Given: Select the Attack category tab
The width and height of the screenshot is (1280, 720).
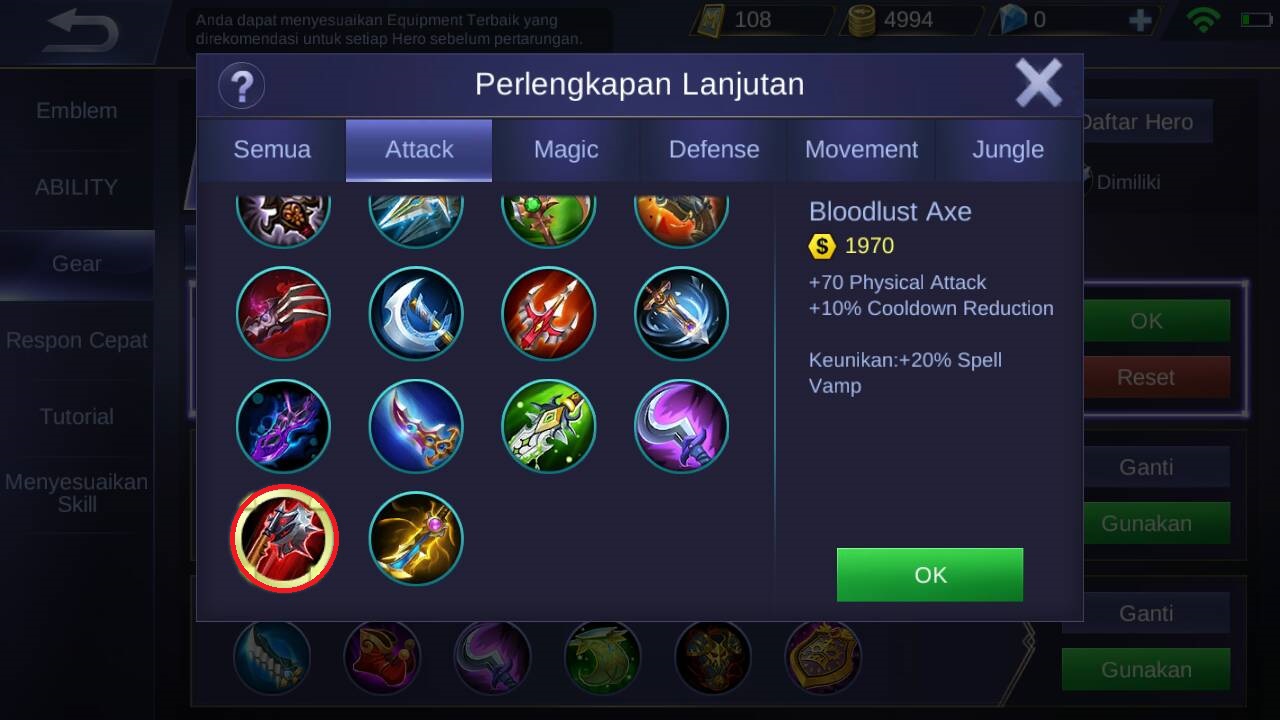Looking at the screenshot, I should (x=419, y=150).
